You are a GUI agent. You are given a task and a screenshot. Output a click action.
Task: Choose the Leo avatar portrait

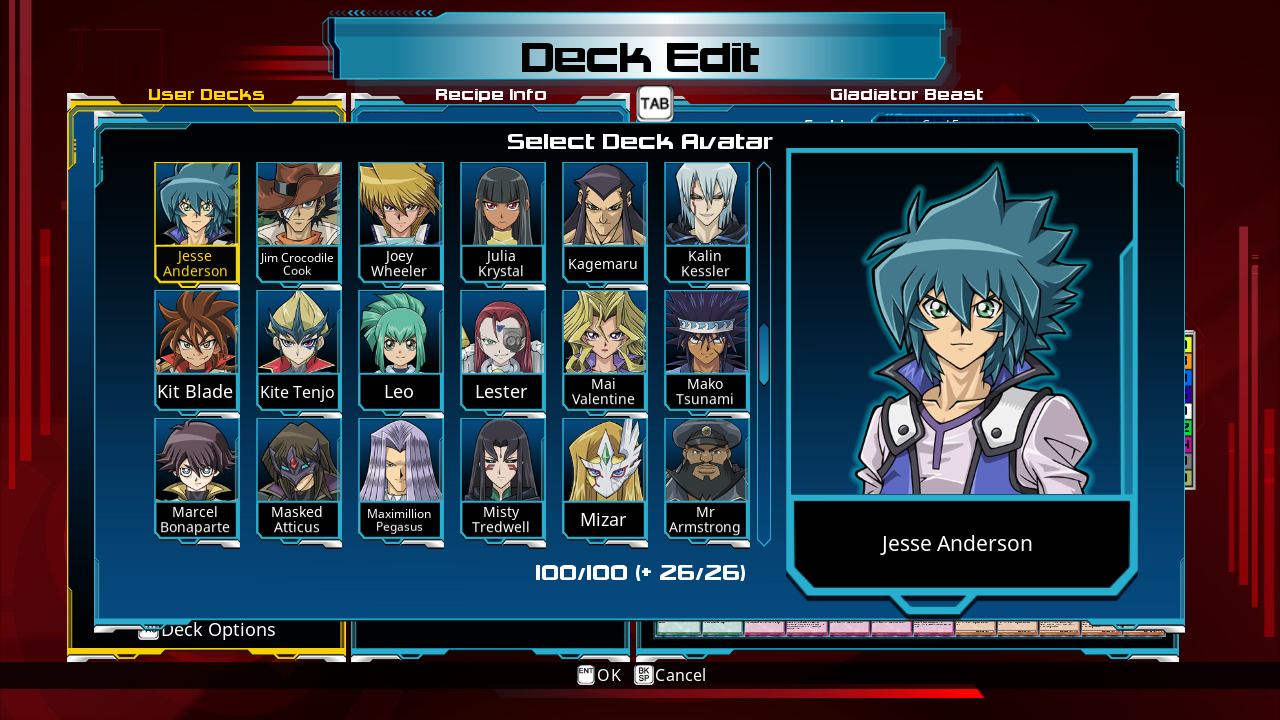(400, 335)
